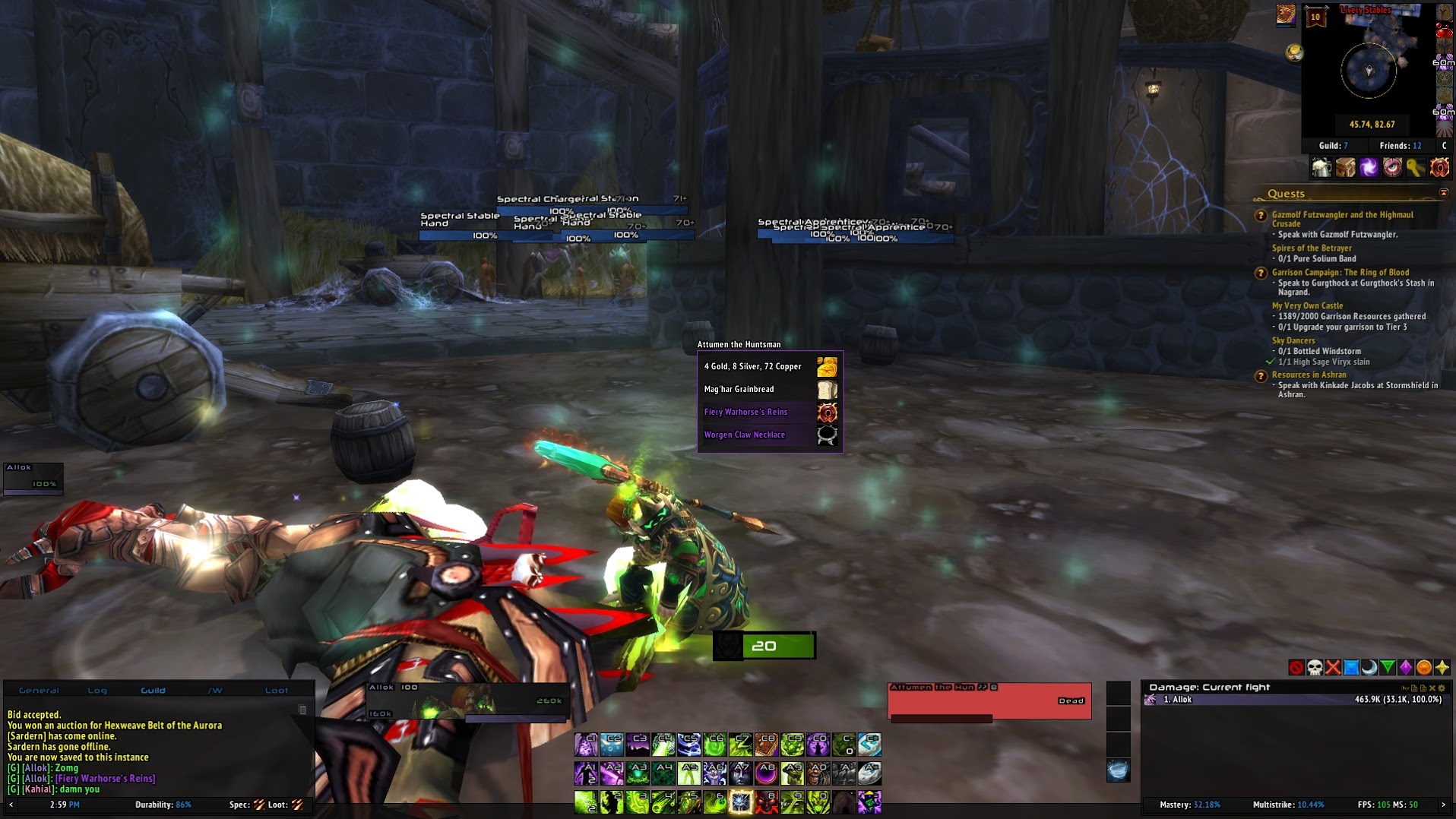Open the damage meter settings gear
This screenshot has width=1456, height=819.
pos(1442,688)
